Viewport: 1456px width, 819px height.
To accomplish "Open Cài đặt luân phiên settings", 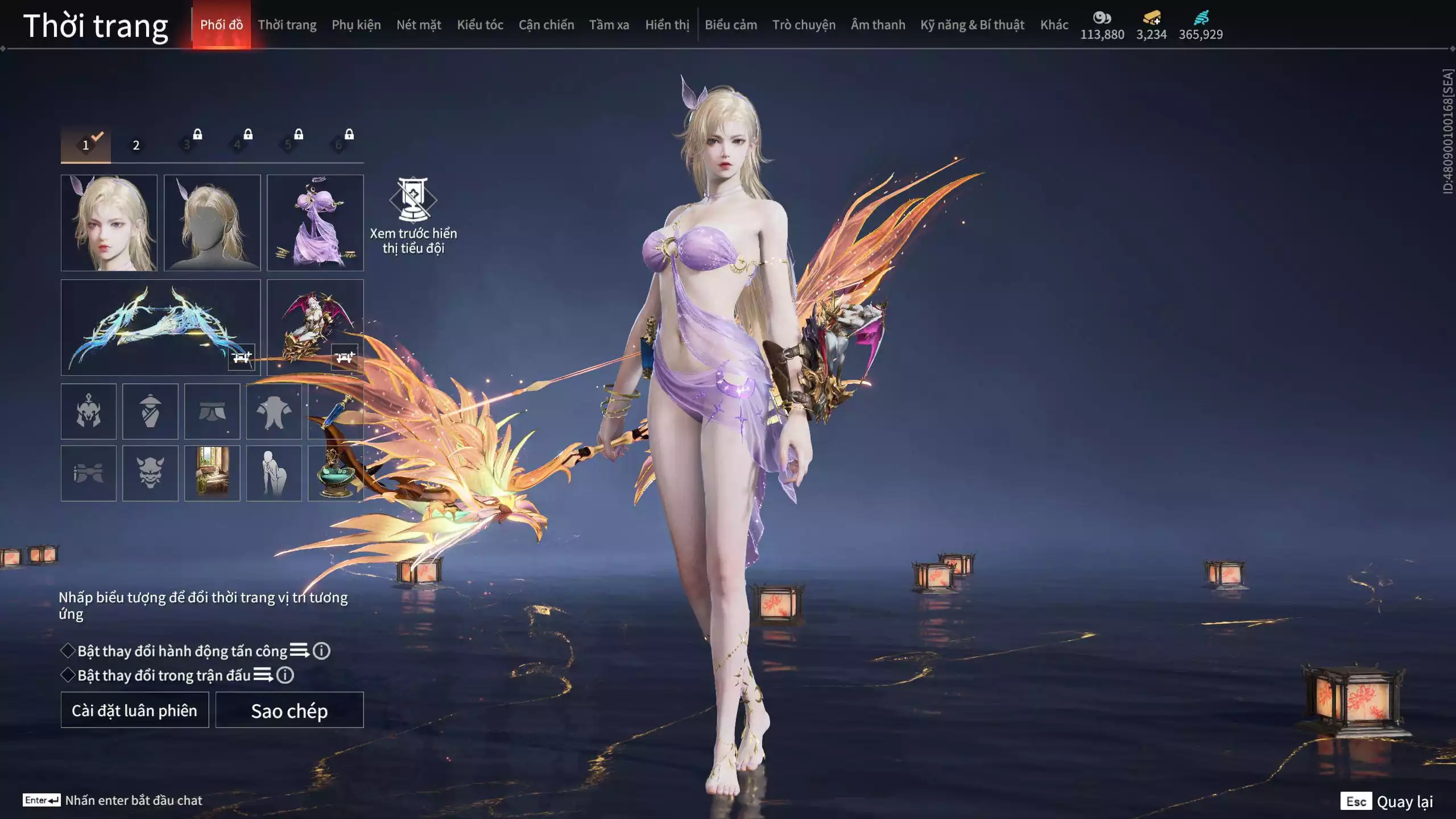I will [x=135, y=710].
